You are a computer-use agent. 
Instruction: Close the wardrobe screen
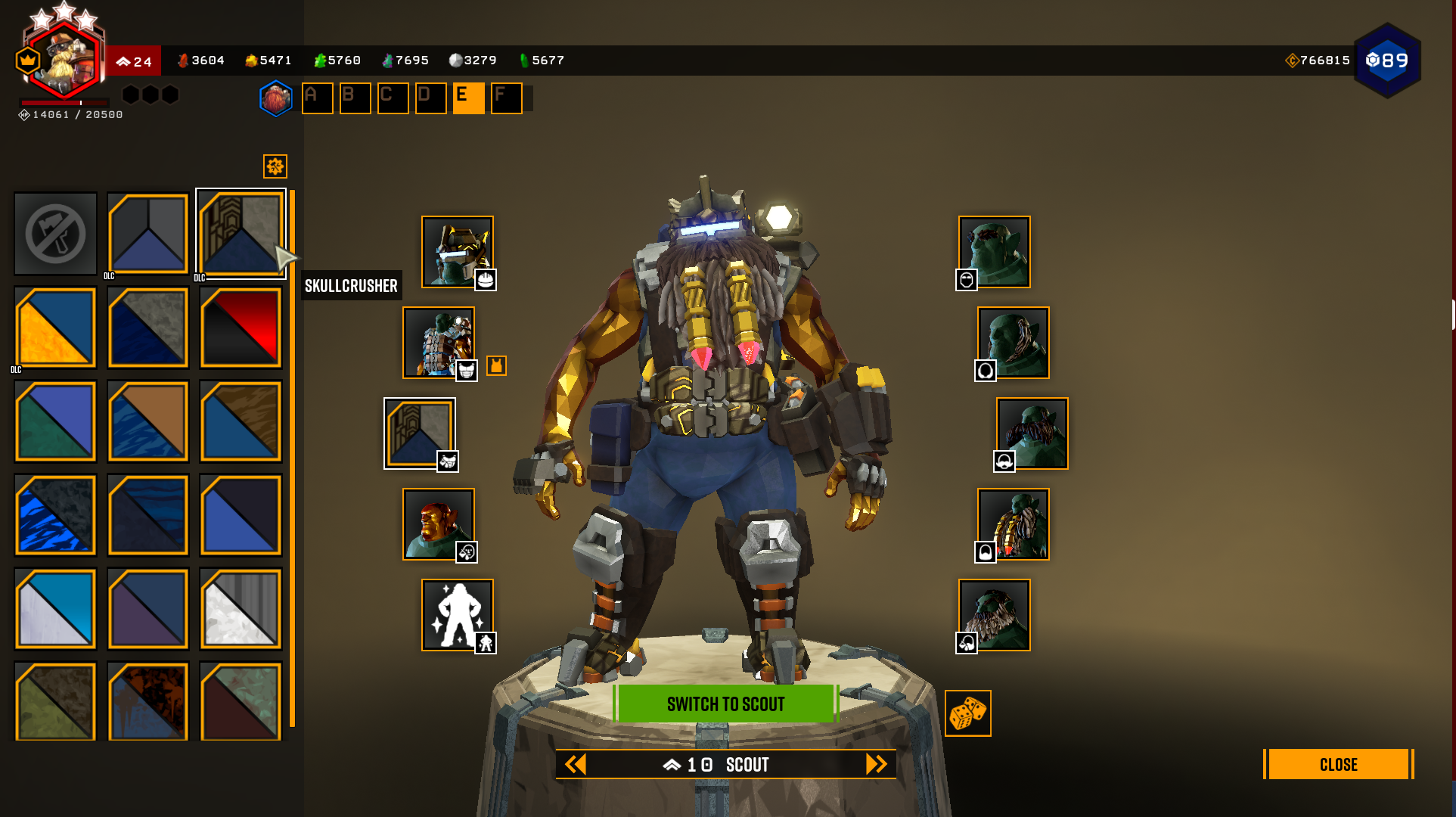click(1337, 764)
